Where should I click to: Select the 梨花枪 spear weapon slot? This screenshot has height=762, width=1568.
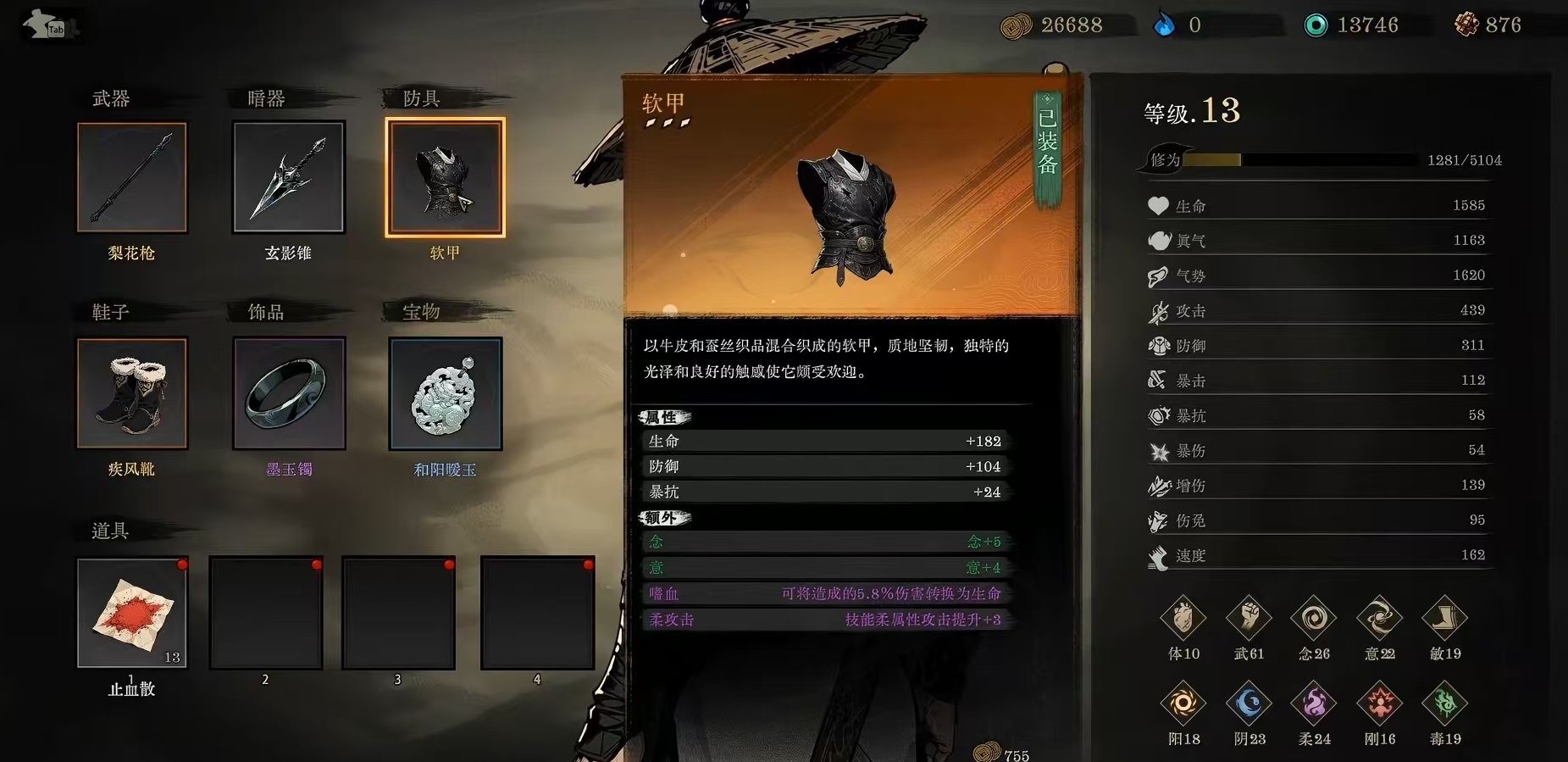click(132, 177)
